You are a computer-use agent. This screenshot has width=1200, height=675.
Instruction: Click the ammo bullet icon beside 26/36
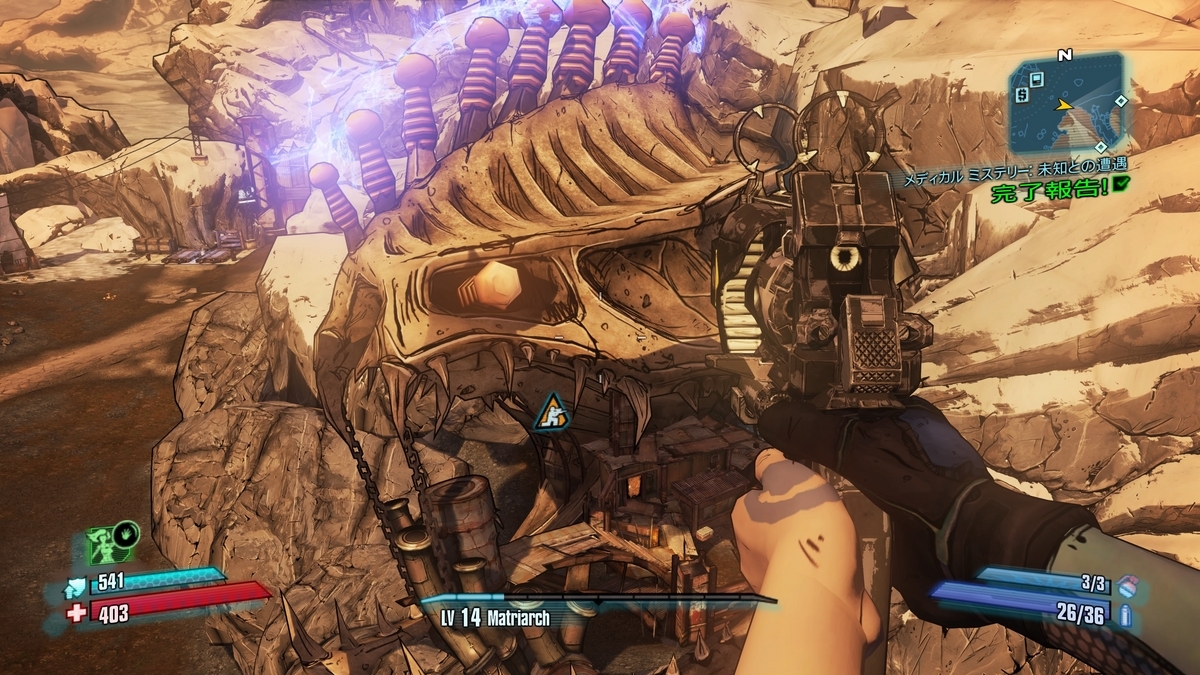1127,614
